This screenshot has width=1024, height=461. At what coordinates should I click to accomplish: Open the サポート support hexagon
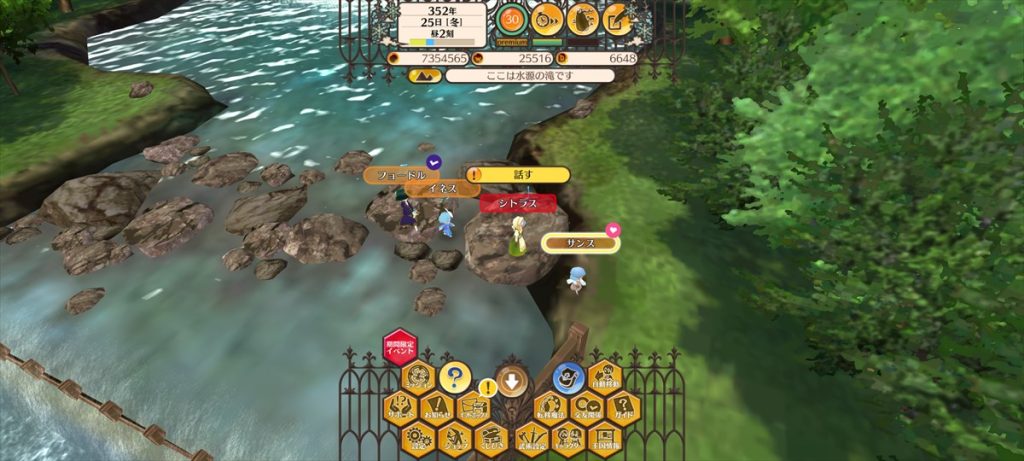(x=402, y=408)
